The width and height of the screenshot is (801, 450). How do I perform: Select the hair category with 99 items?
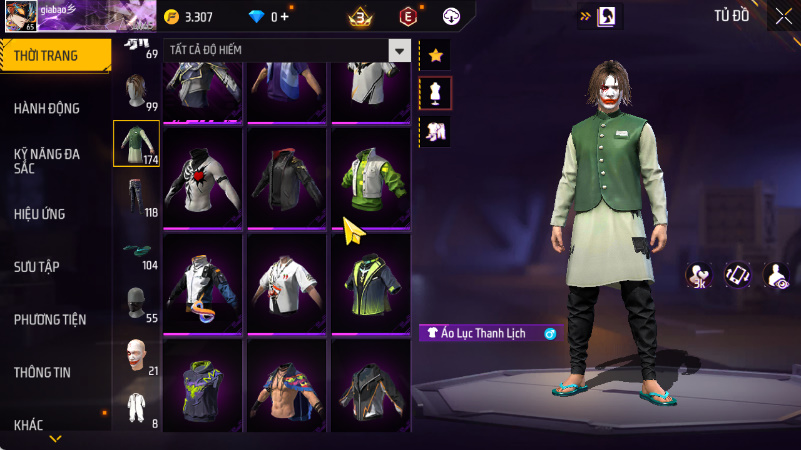[x=137, y=92]
